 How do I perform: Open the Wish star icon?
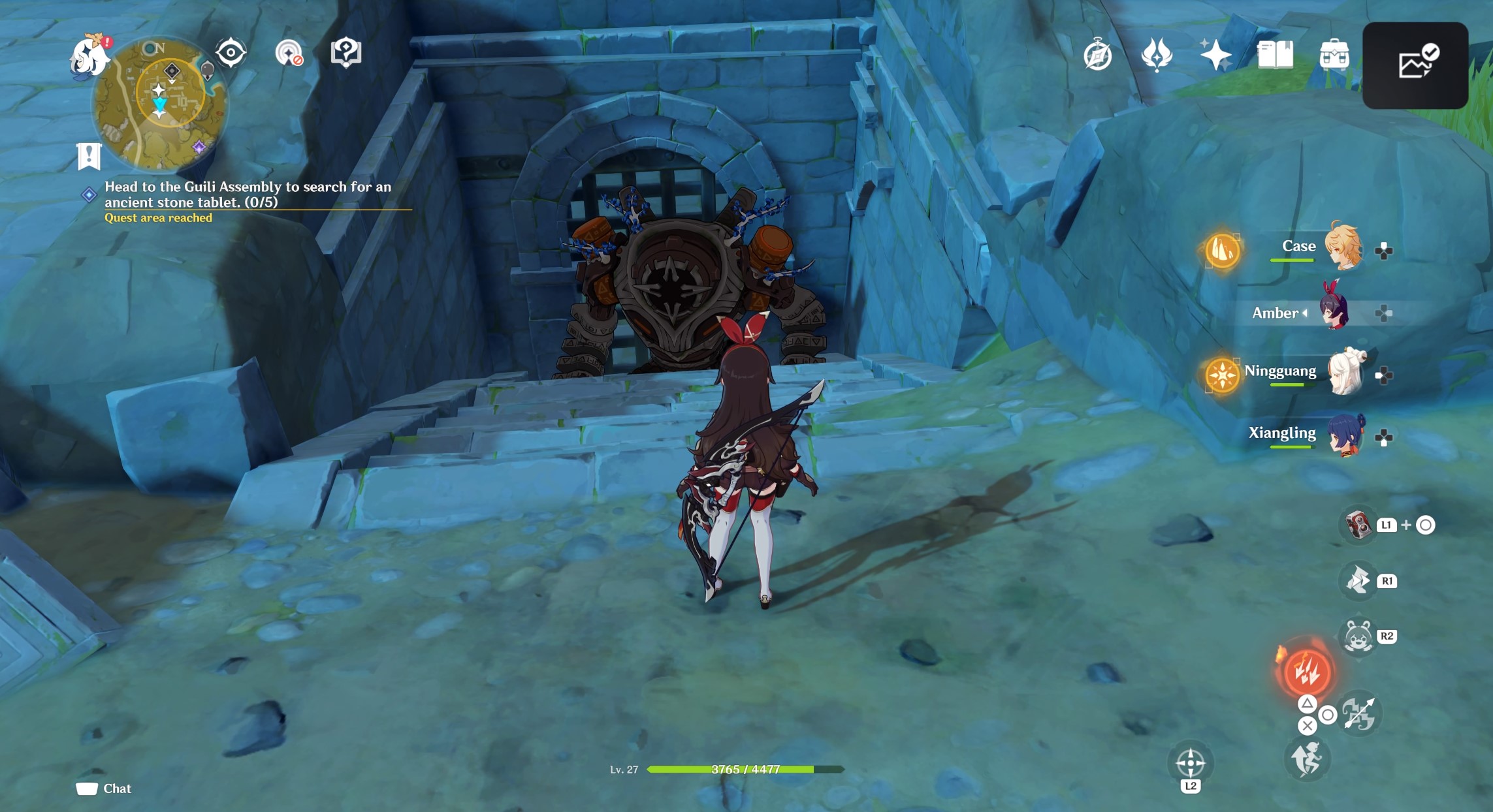tap(1215, 55)
